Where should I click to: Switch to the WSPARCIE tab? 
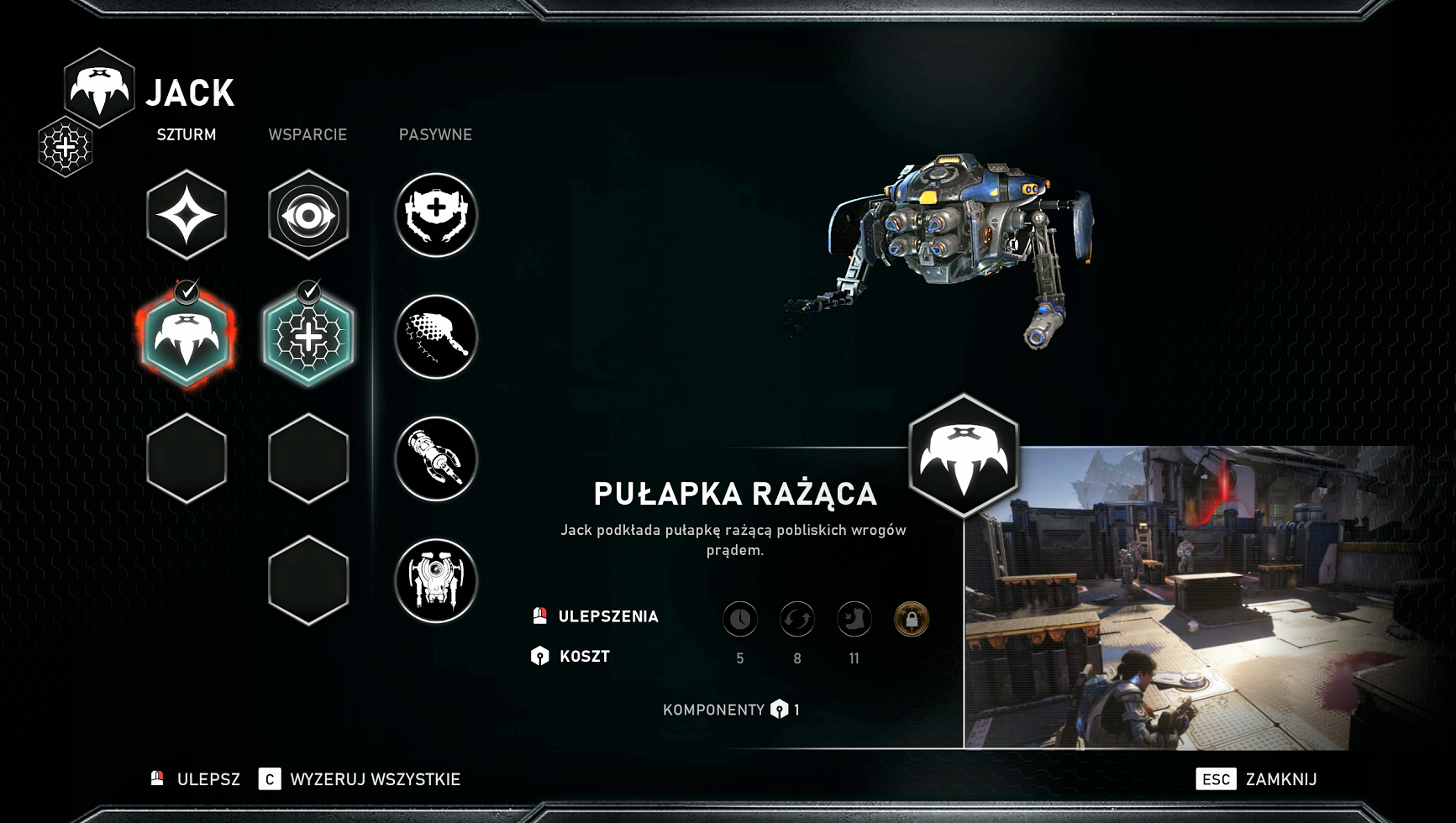pos(308,134)
